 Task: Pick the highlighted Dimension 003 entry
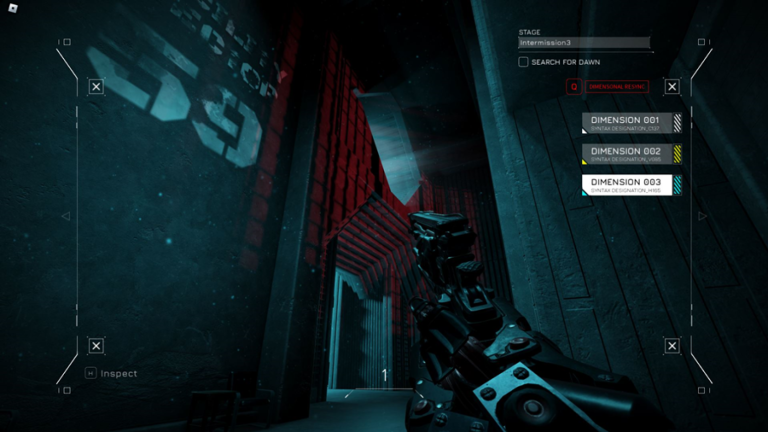631,185
